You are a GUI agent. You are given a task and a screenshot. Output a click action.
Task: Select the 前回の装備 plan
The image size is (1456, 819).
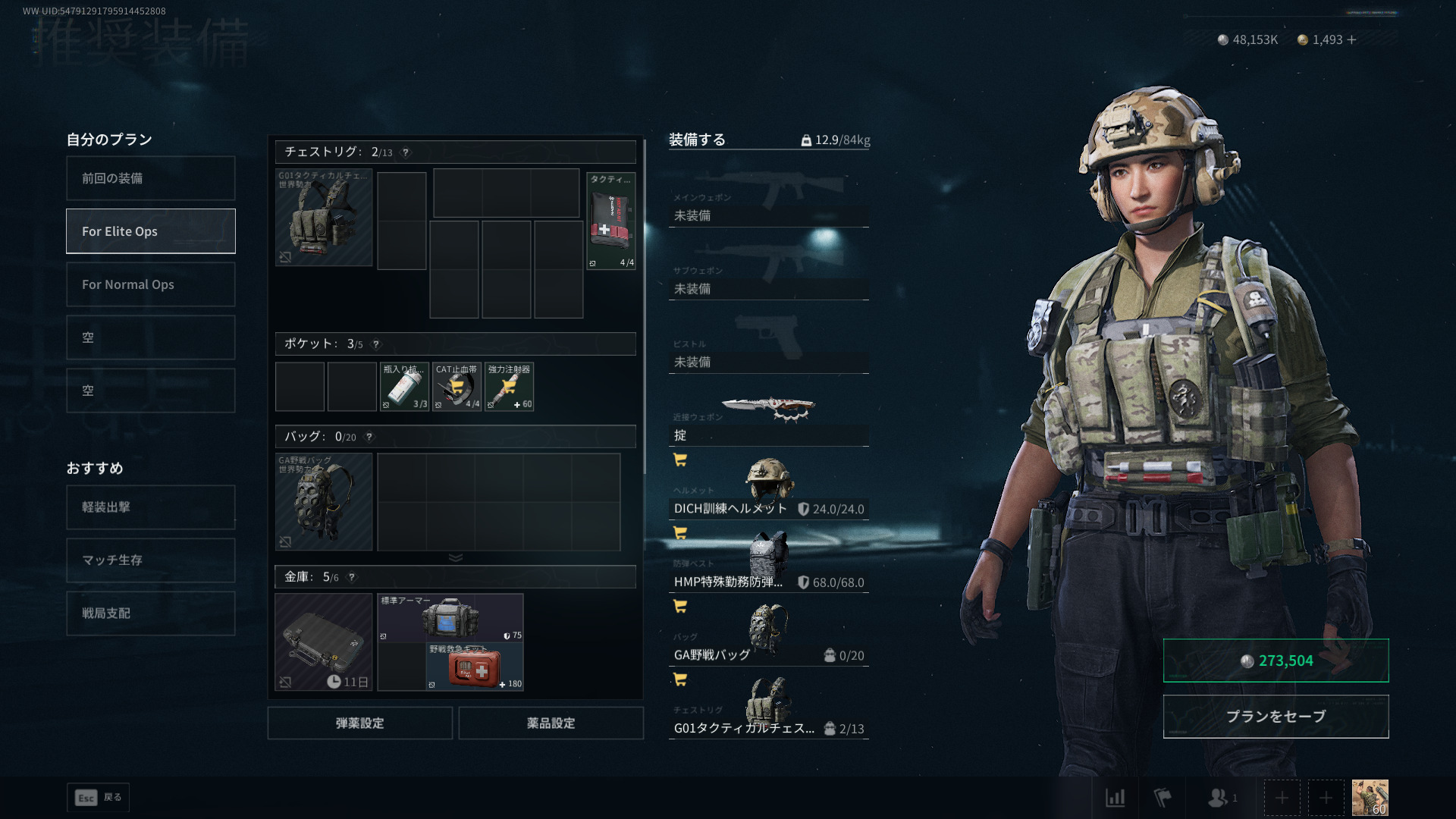150,178
